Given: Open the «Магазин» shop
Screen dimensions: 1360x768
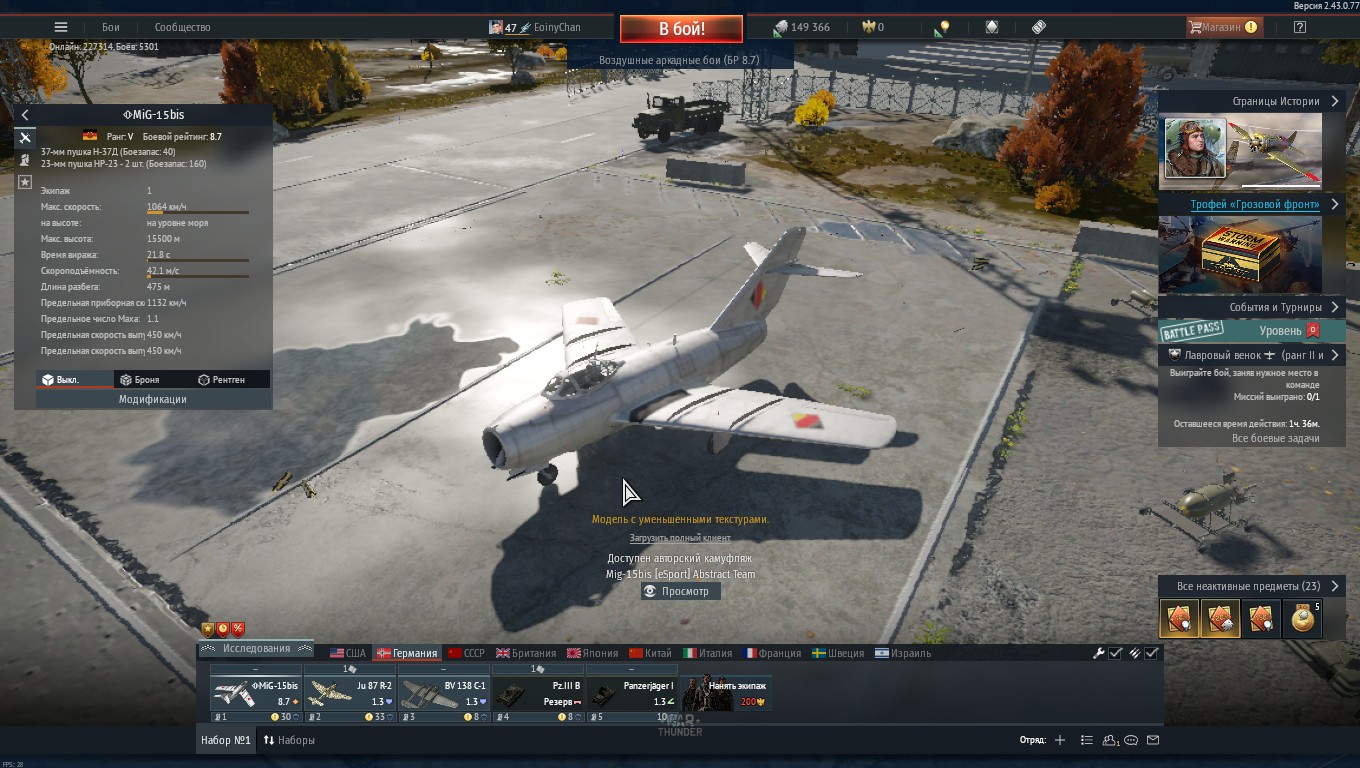Looking at the screenshot, I should click(x=1221, y=28).
